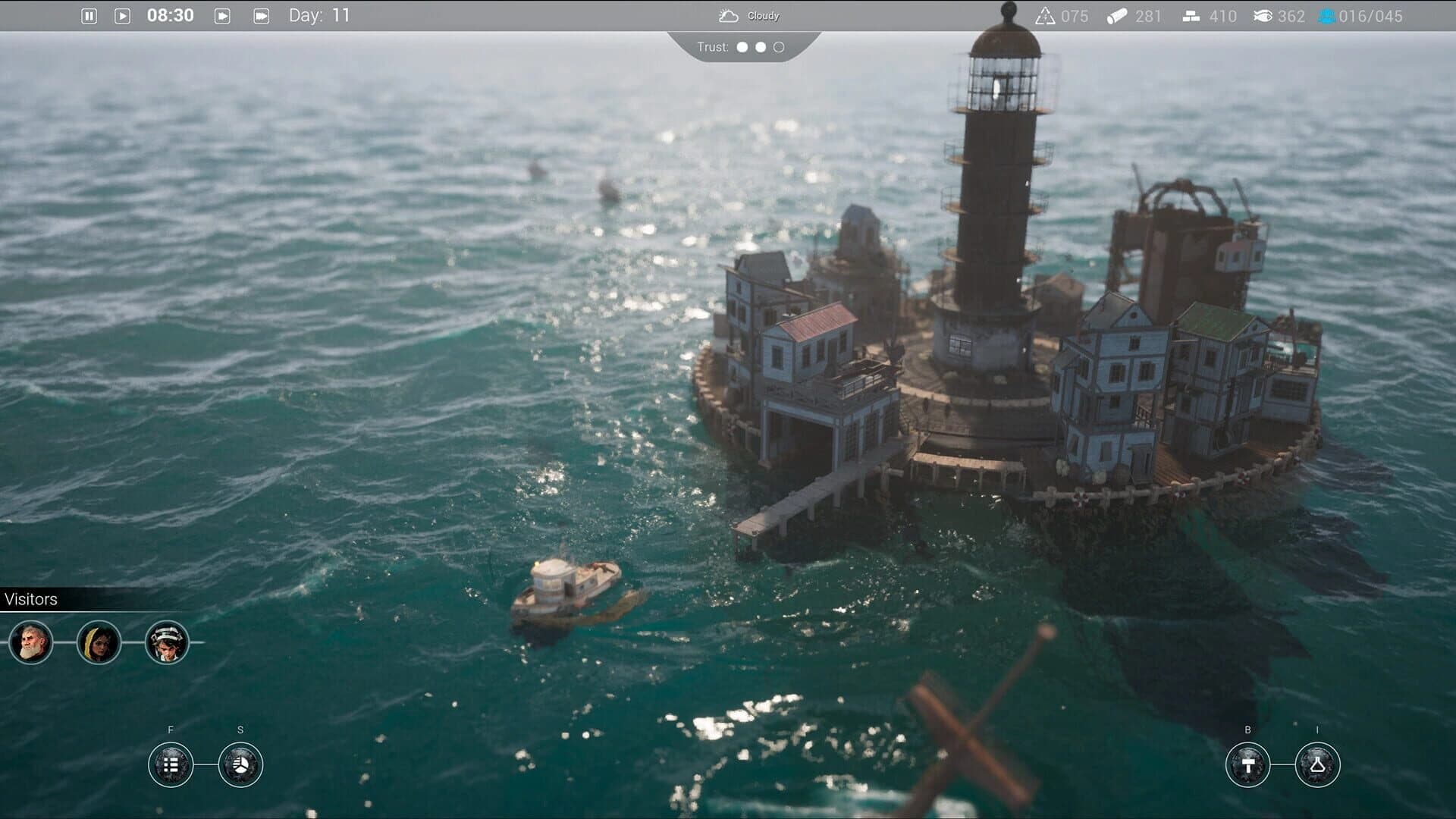This screenshot has width=1456, height=819.
Task: Click the Visitors panel header
Action: (32, 598)
